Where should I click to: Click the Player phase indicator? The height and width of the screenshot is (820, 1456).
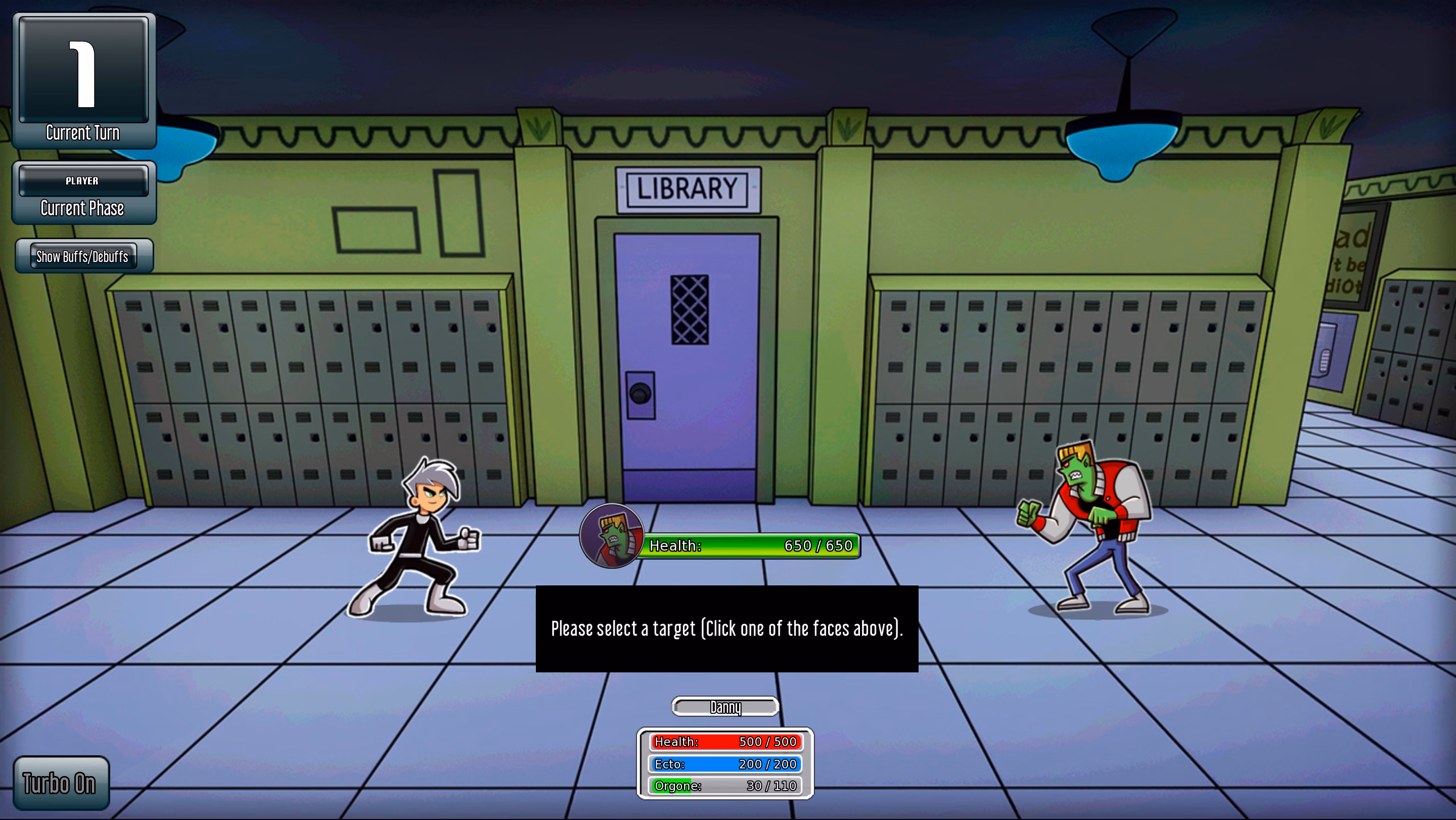pyautogui.click(x=82, y=181)
